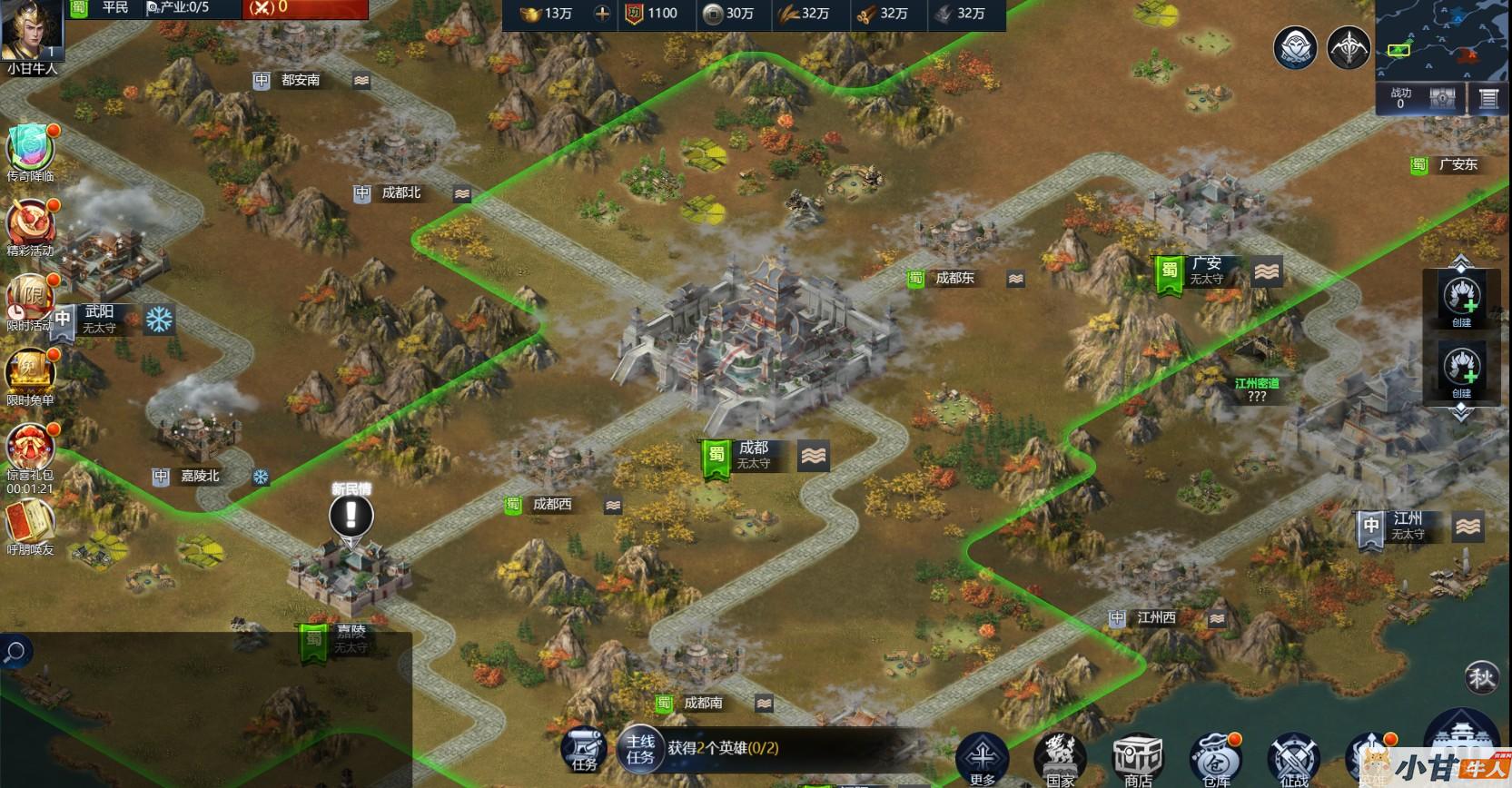1512x788 pixels.
Task: Click the hooded assassin round icon
Action: point(1296,47)
